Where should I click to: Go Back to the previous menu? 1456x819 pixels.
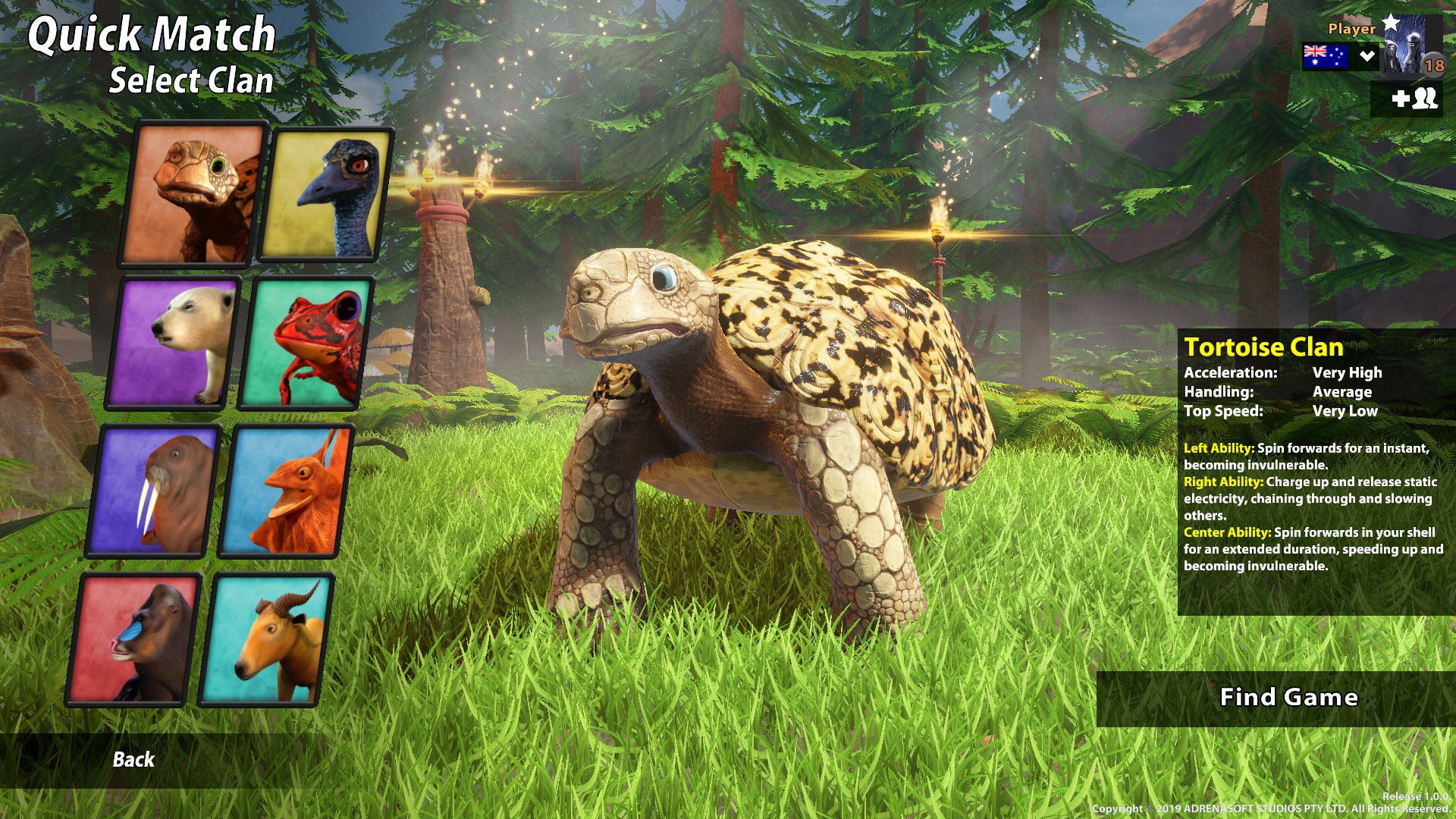pos(133,760)
